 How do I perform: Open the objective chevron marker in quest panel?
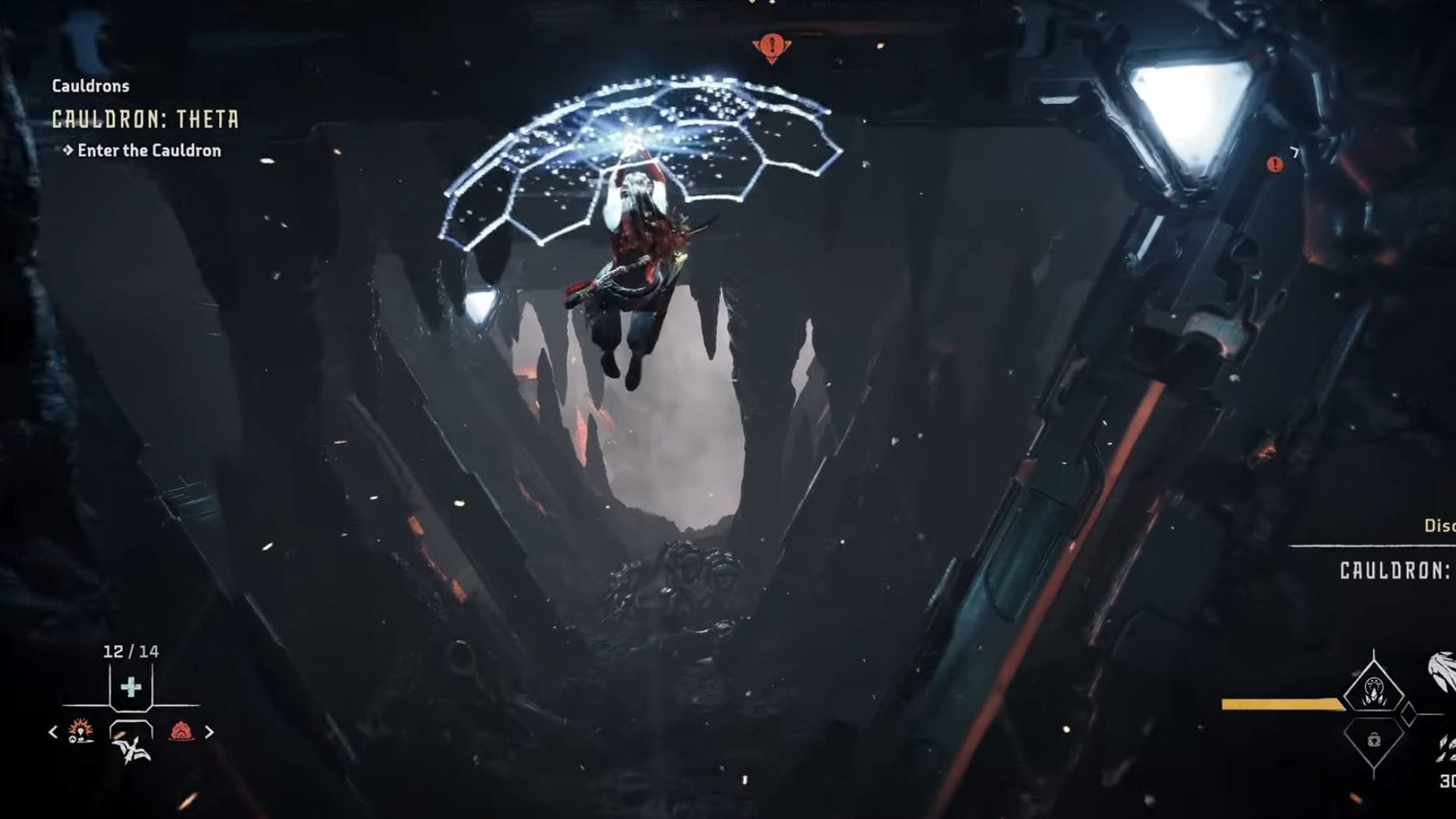[68, 150]
